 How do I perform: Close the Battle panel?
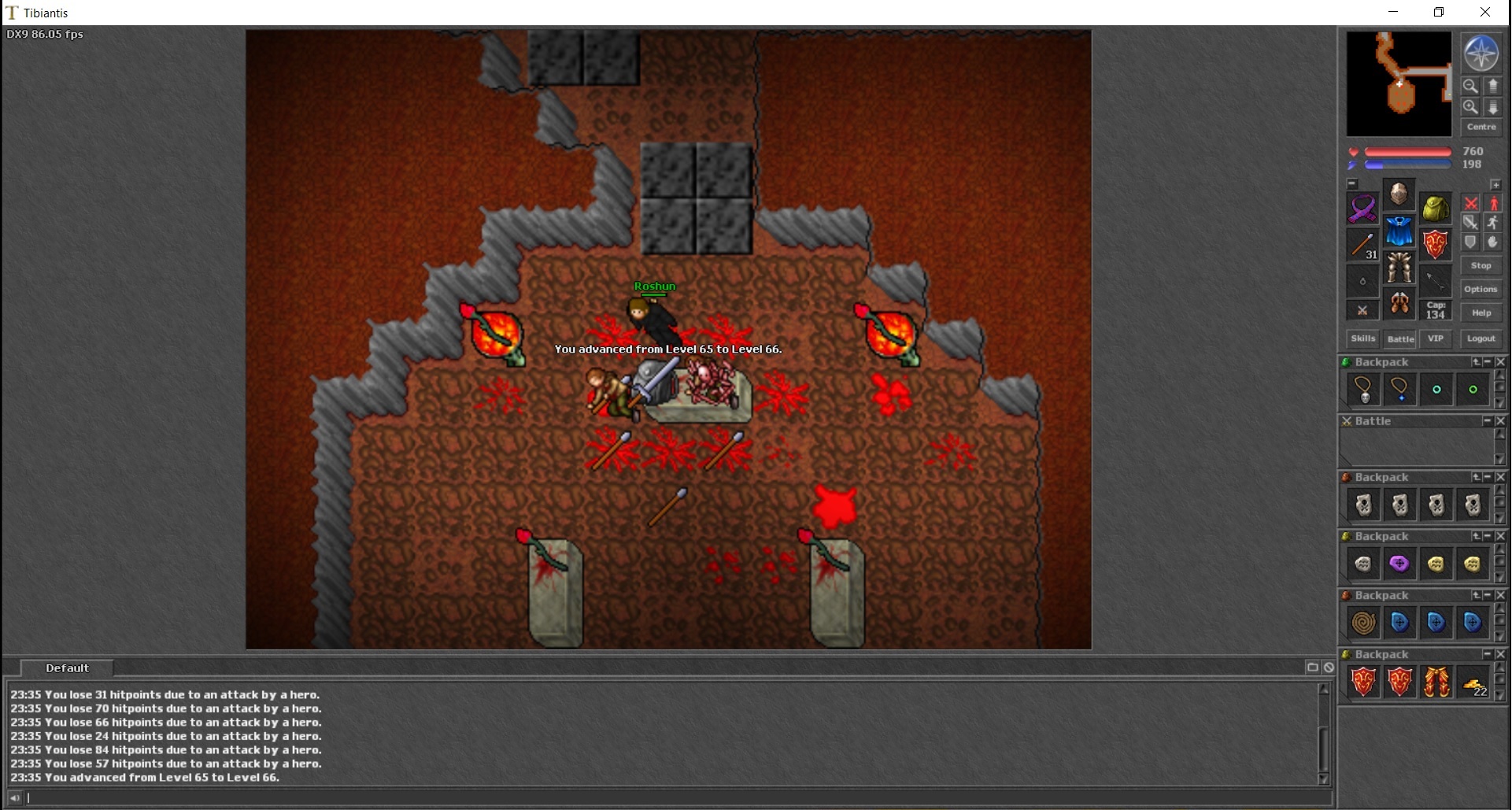coord(1499,421)
